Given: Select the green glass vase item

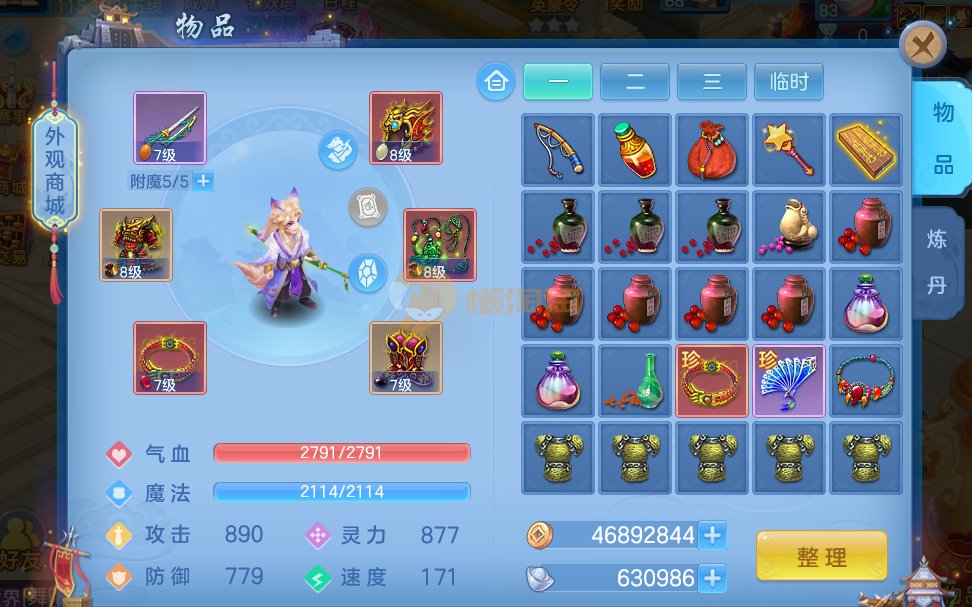Looking at the screenshot, I should click(635, 381).
